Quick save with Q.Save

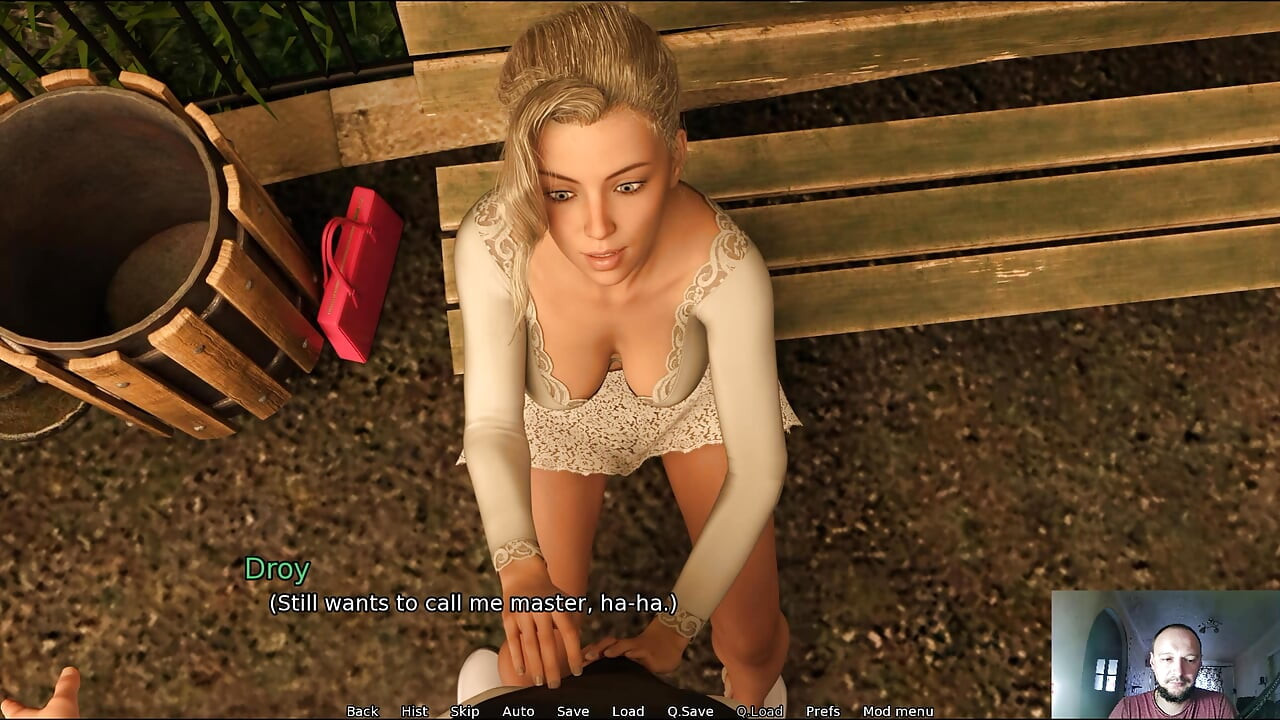click(690, 711)
